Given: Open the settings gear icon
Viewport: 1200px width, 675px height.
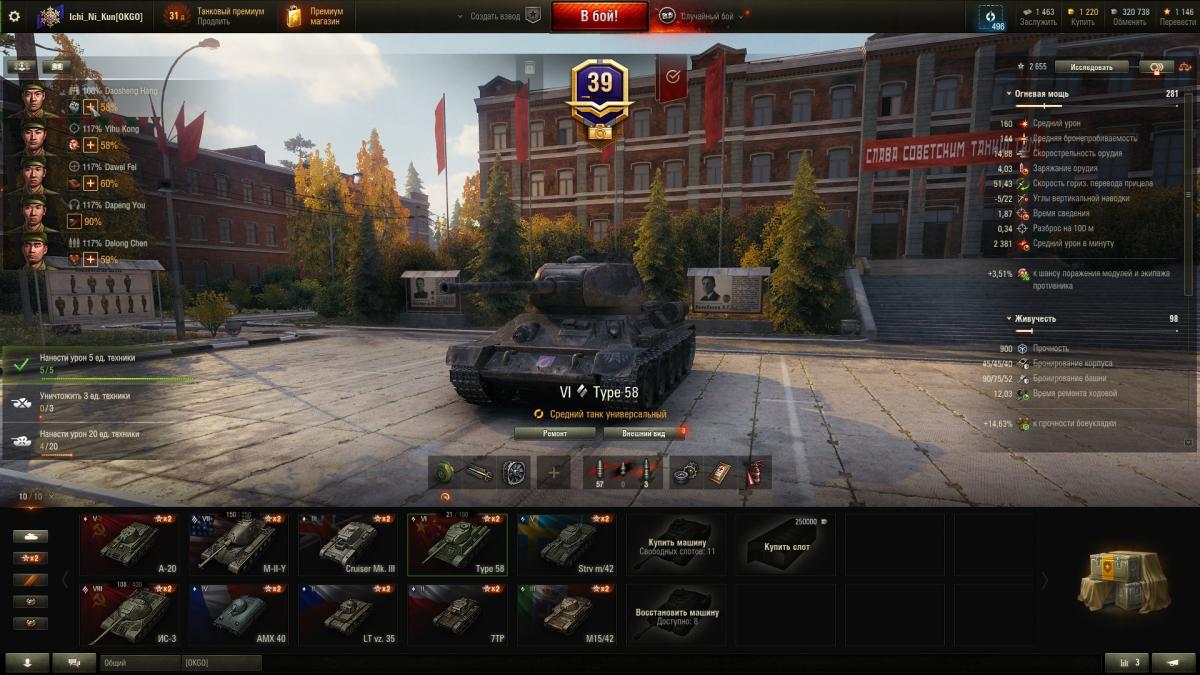Looking at the screenshot, I should click(x=14, y=16).
